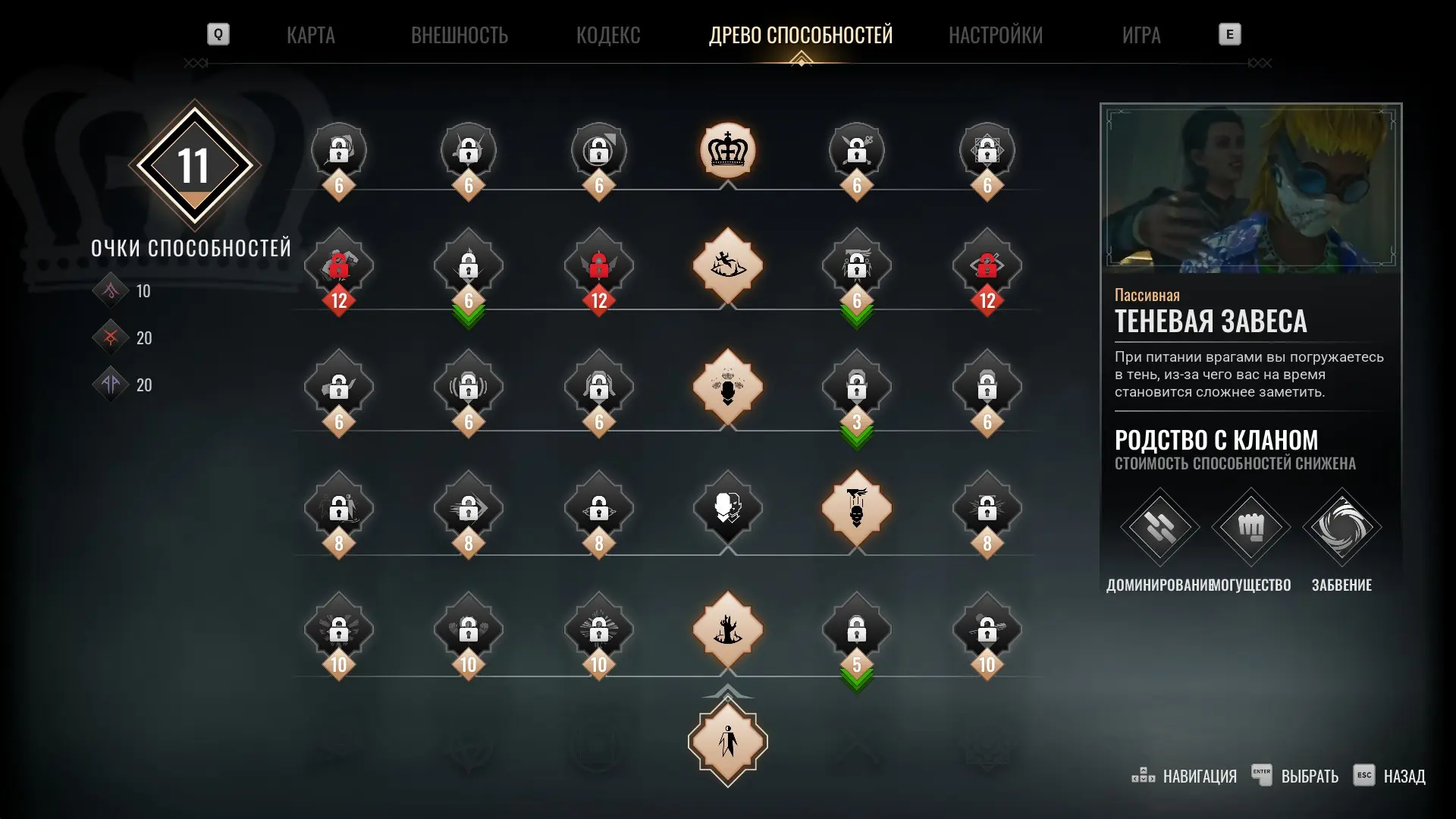Open the Настройки tab

coord(996,35)
